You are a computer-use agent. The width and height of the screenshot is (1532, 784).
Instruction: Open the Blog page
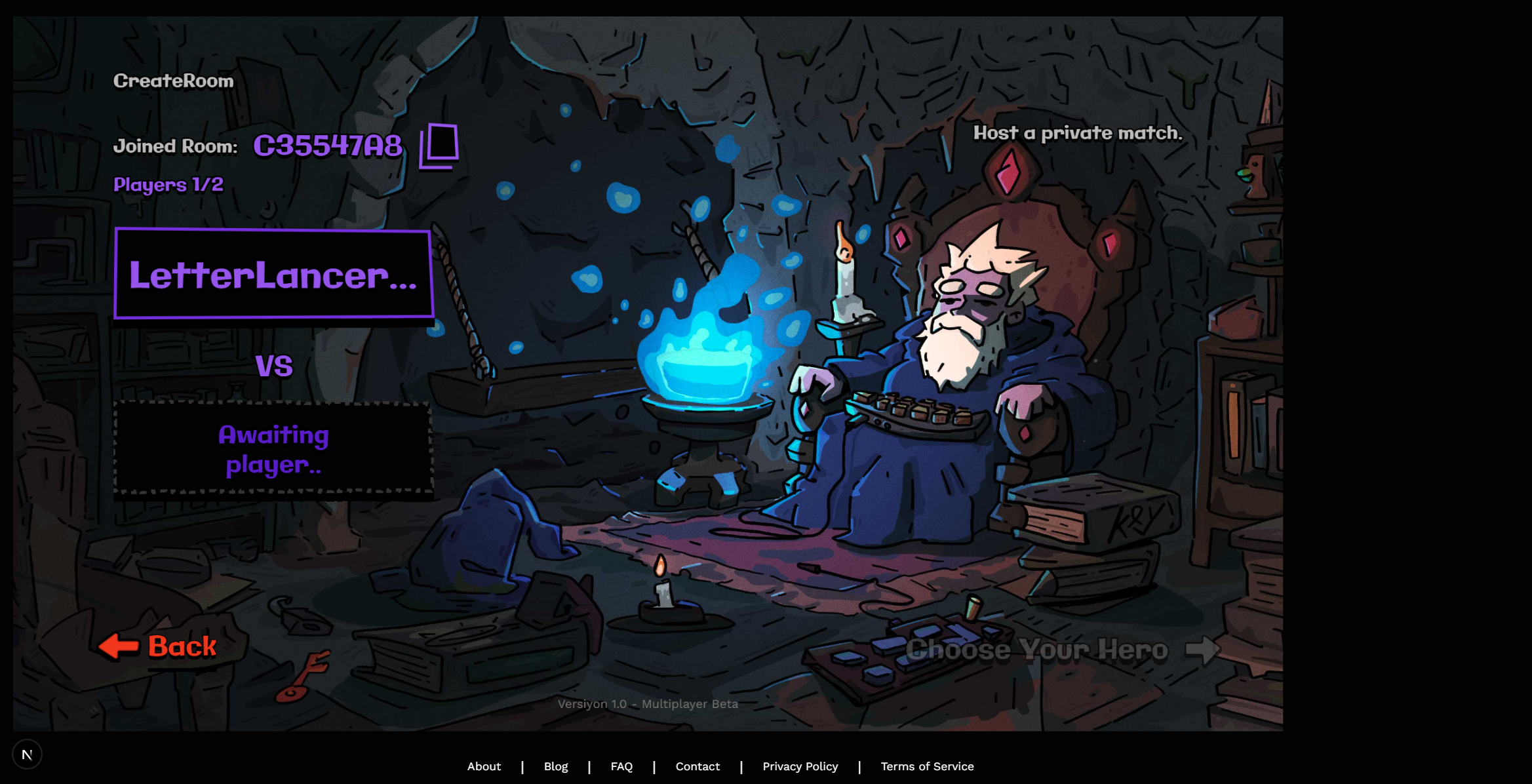click(555, 766)
